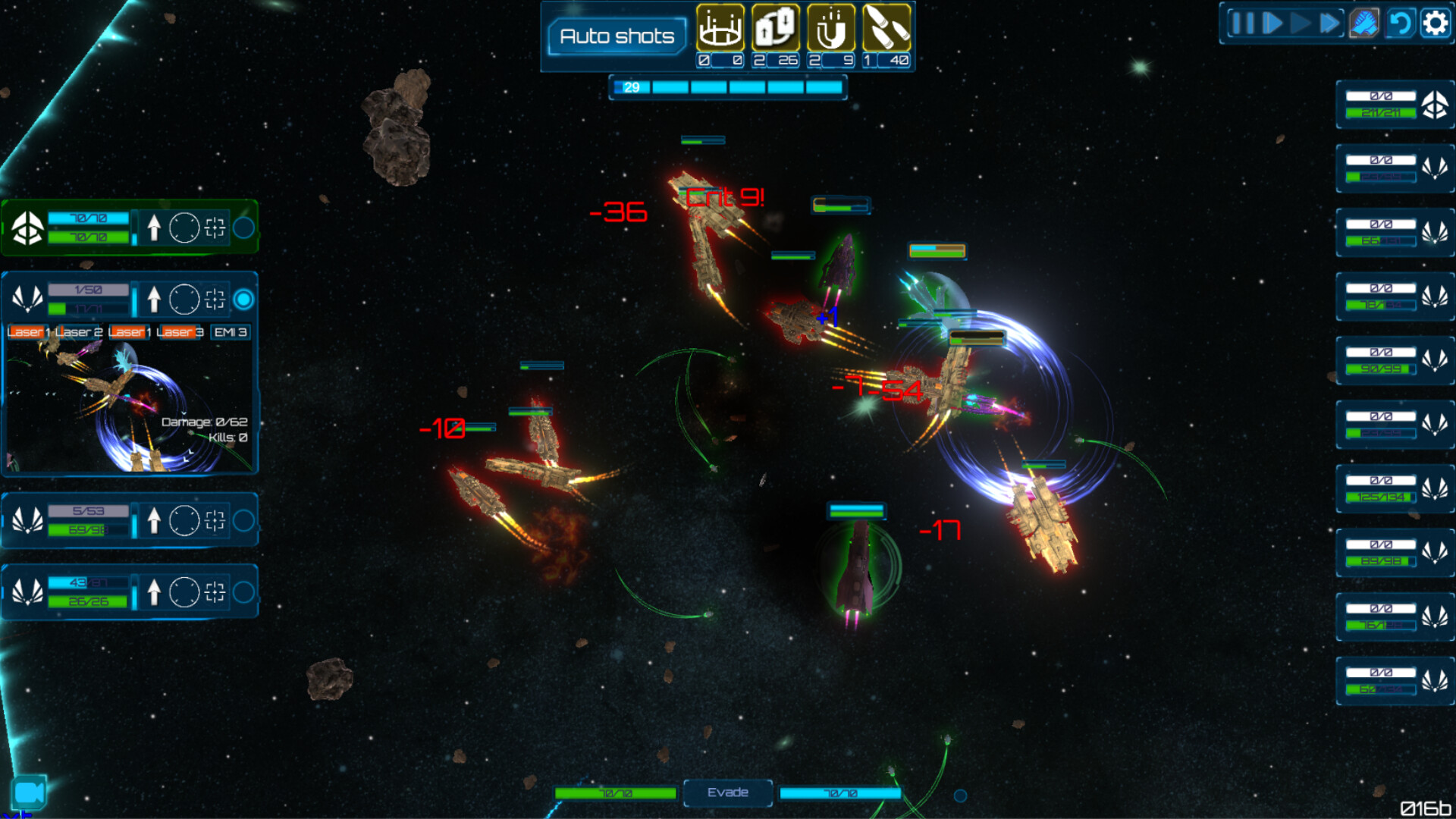
Task: Click the step-forward playback button
Action: pos(1272,24)
